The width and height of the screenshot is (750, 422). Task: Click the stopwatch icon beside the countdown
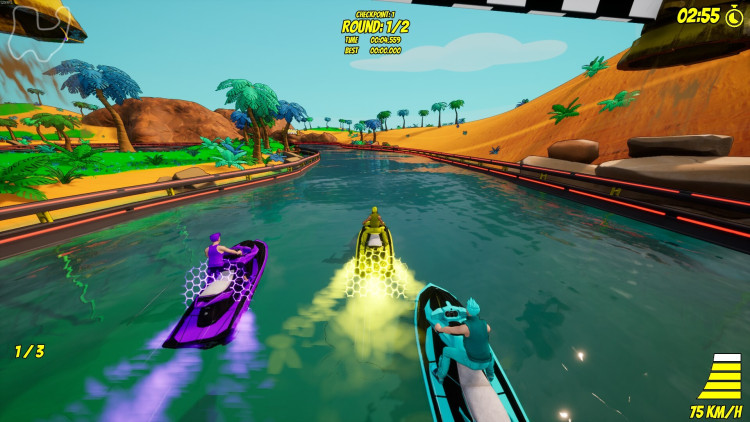[x=735, y=15]
